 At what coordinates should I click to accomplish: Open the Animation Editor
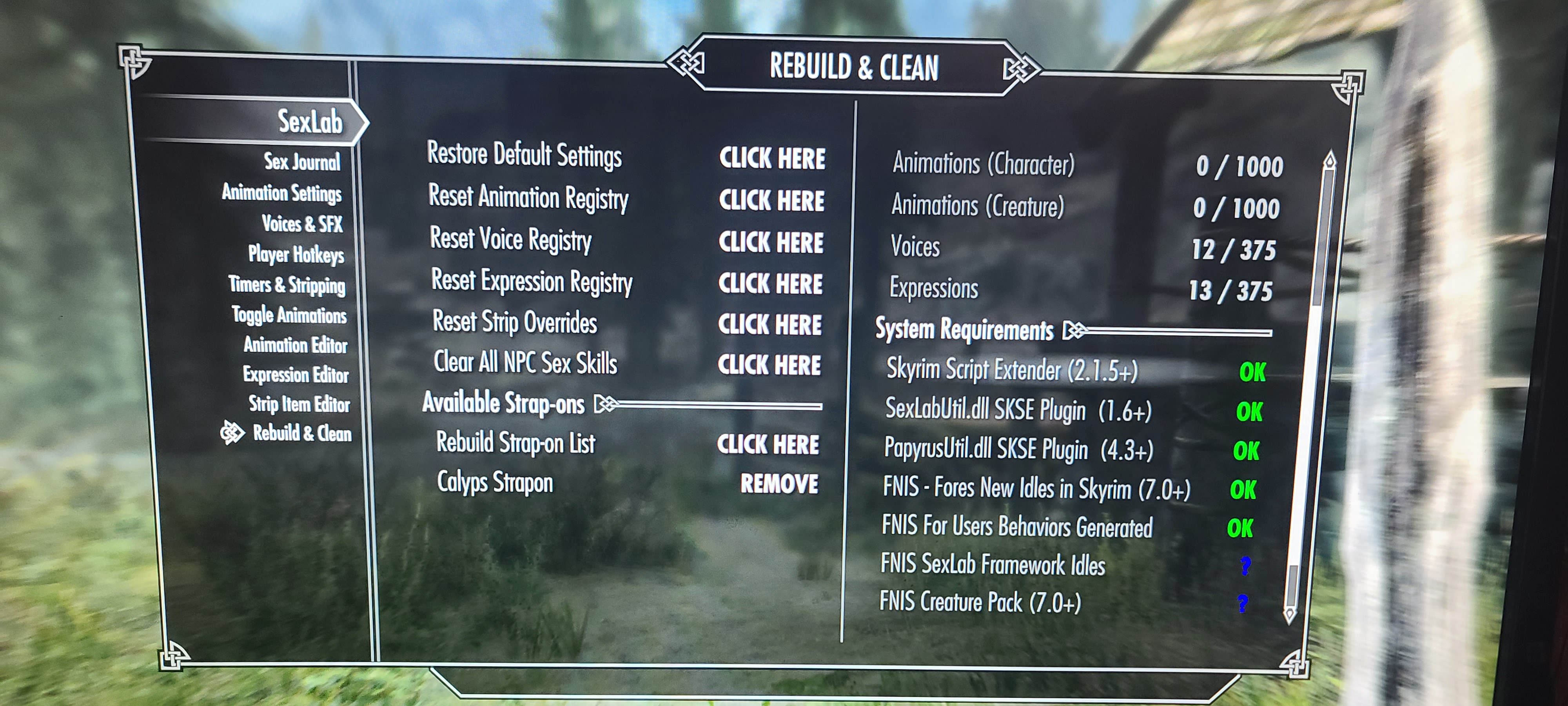[295, 345]
